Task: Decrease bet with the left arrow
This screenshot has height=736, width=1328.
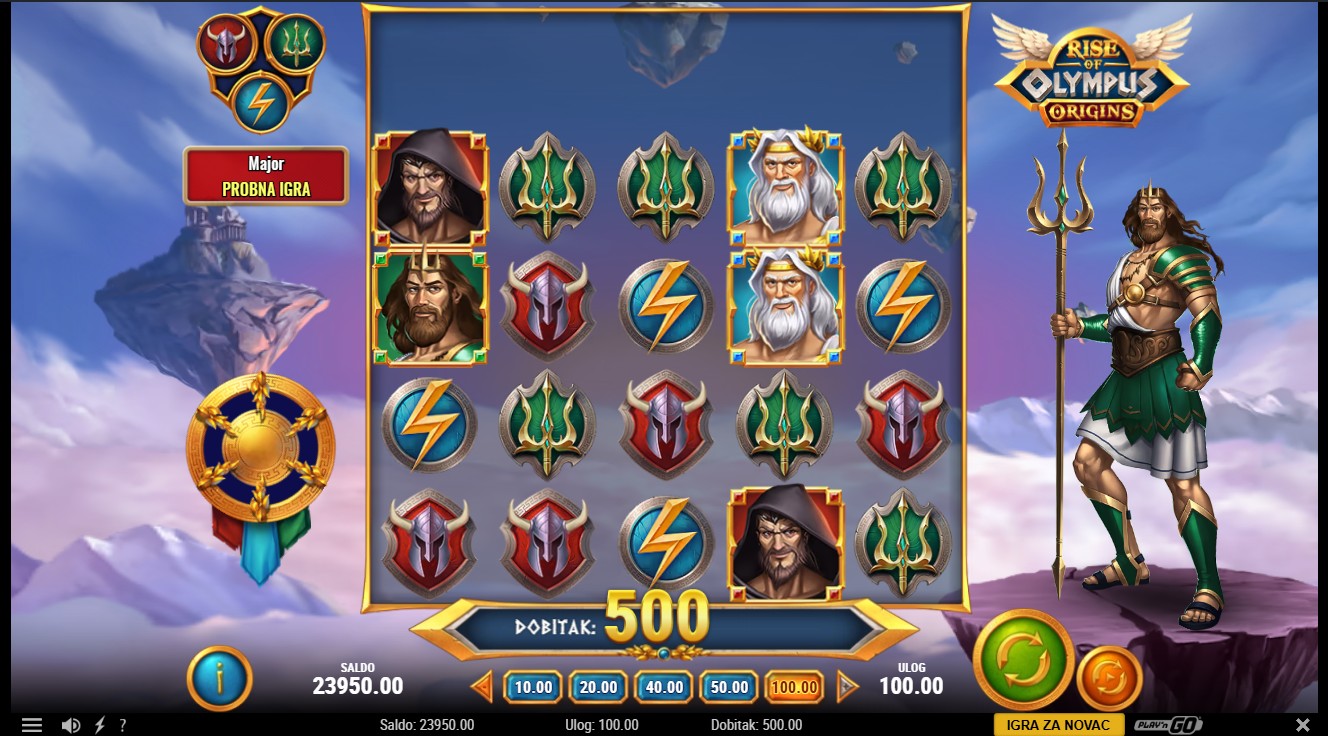Action: coord(482,687)
